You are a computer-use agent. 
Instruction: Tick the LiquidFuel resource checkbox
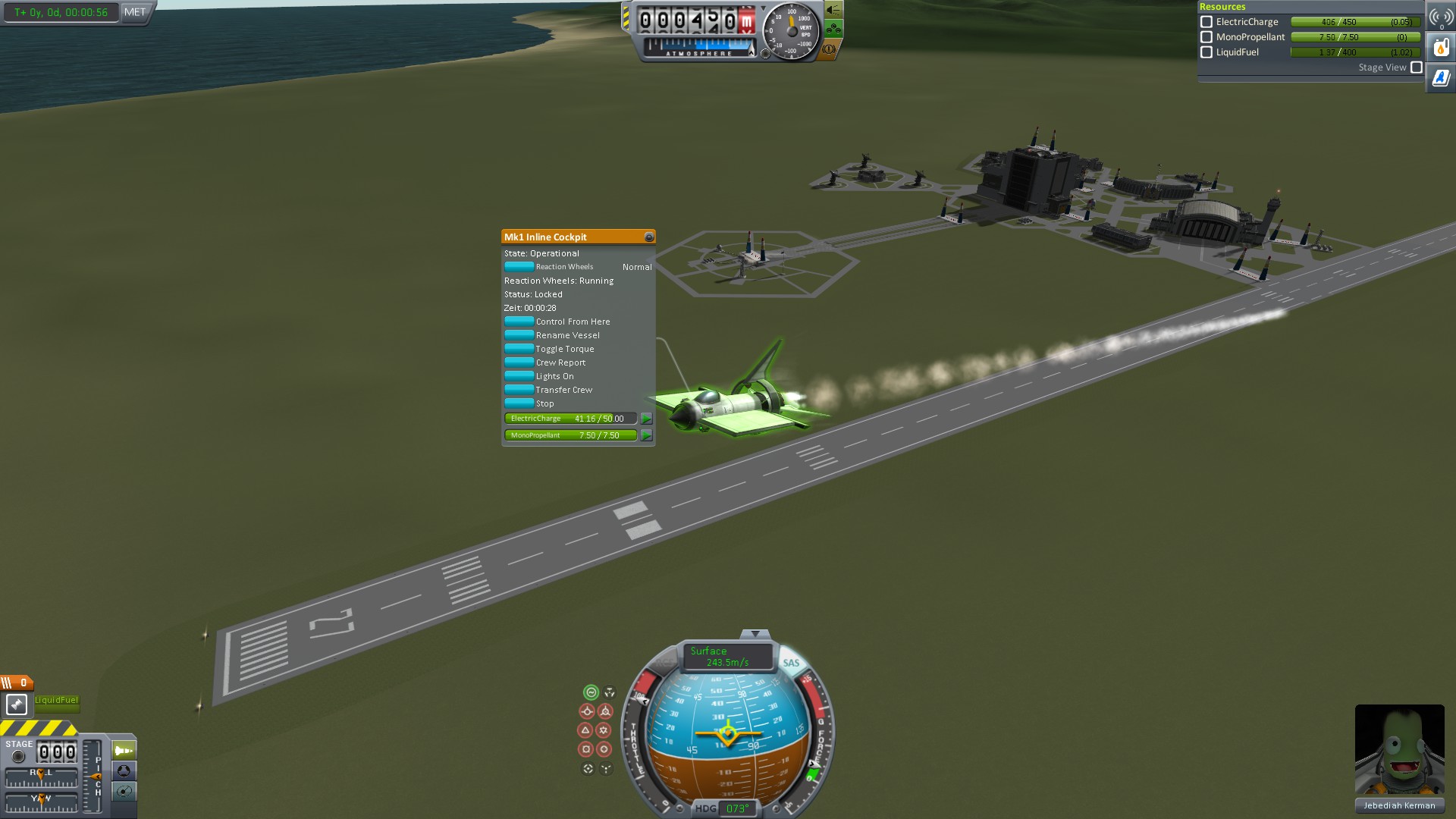point(1207,52)
